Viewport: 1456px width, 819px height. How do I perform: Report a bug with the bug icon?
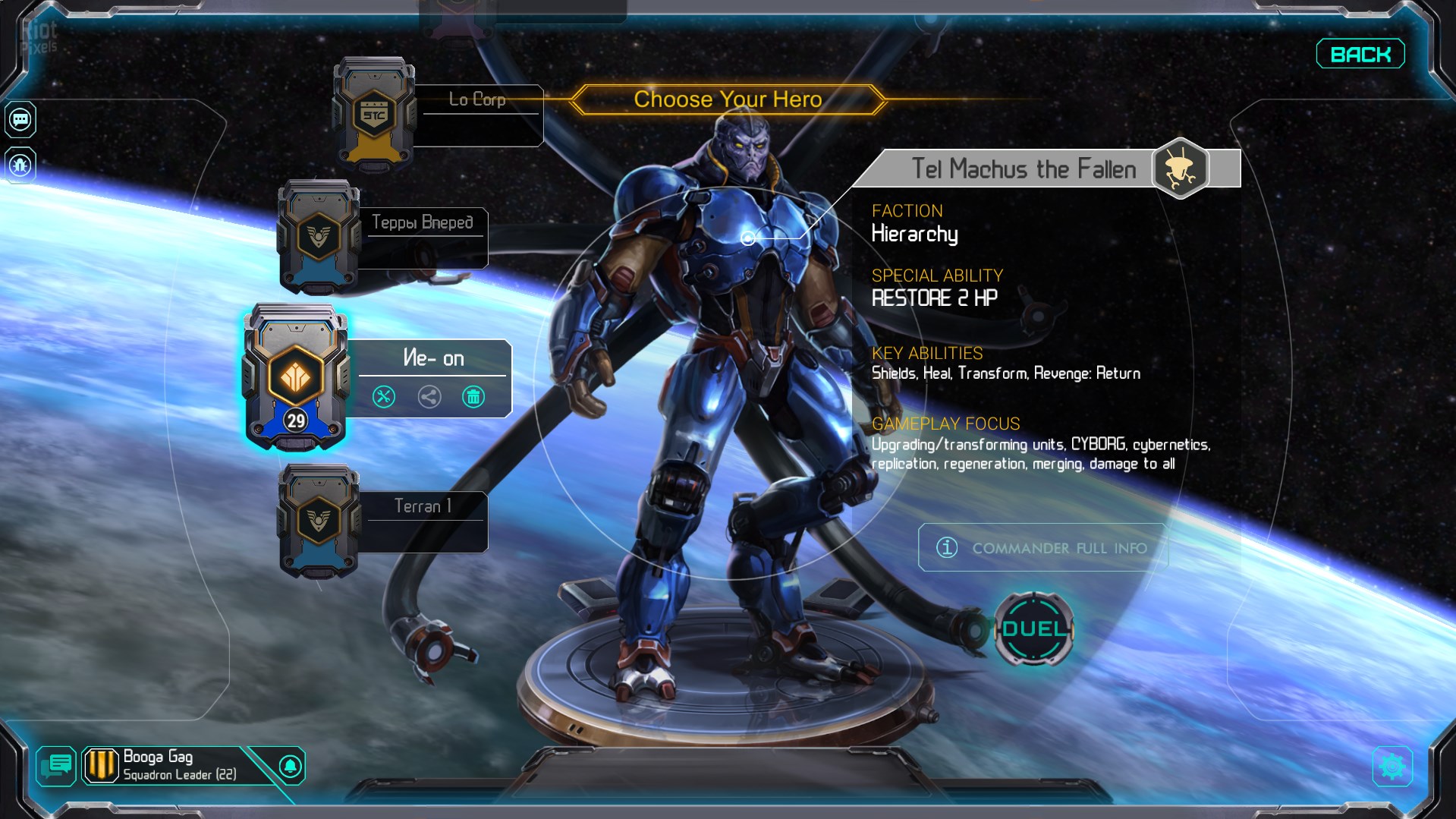[20, 165]
